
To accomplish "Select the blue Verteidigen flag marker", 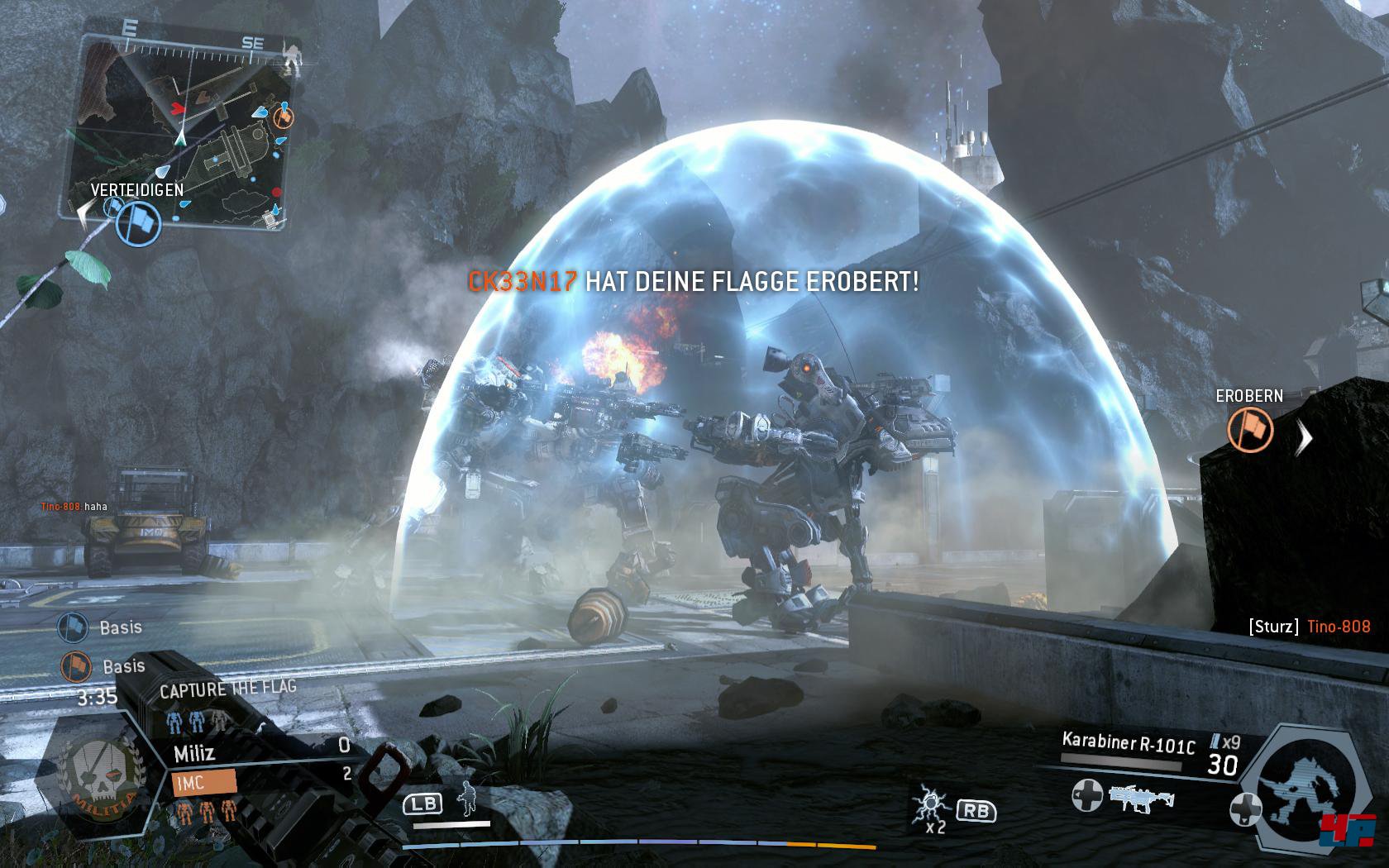I will 137,222.
